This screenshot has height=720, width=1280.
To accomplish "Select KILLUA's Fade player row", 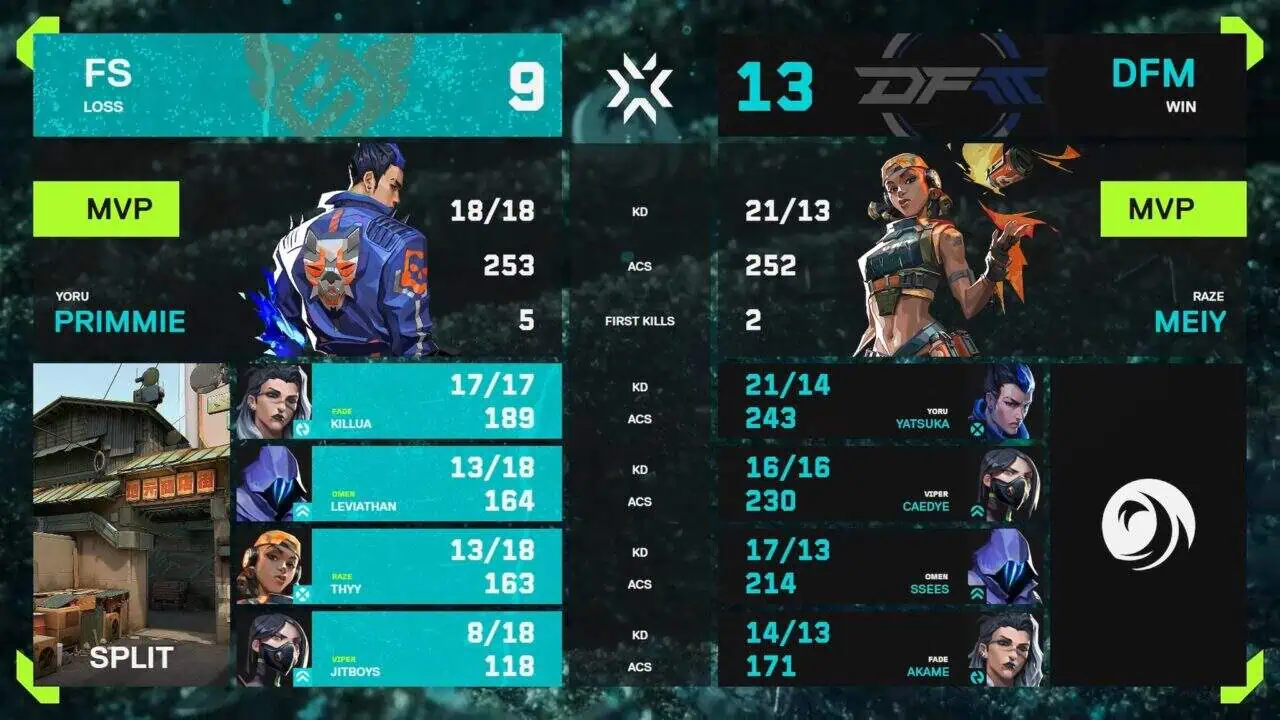I will point(397,401).
